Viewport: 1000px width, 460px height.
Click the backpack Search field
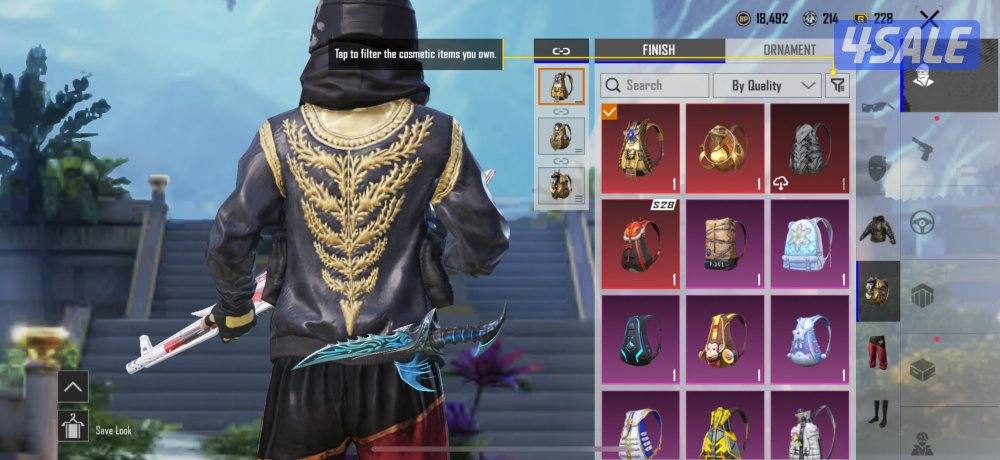[x=655, y=86]
